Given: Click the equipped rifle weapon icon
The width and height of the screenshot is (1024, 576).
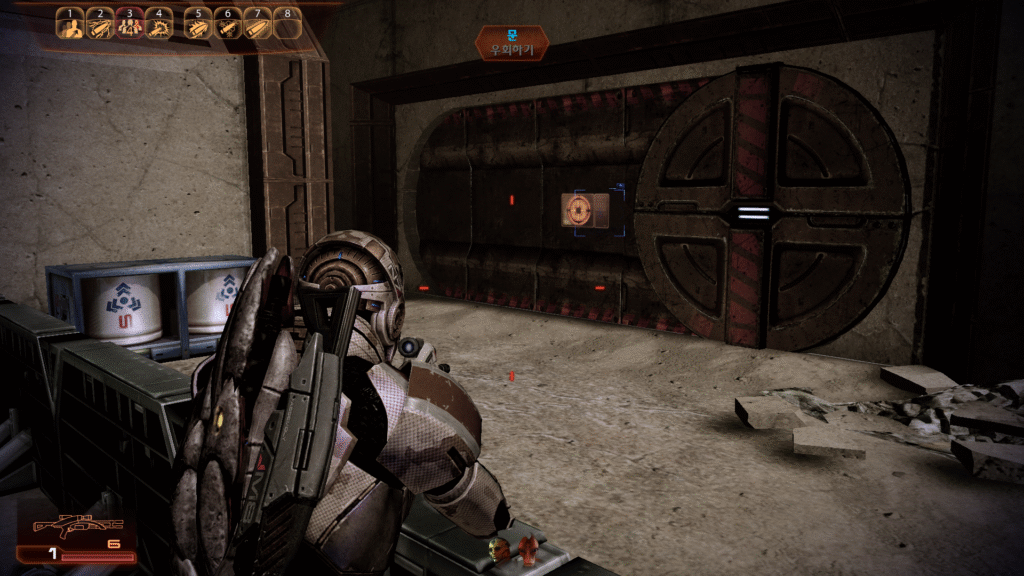Looking at the screenshot, I should coord(77,526).
